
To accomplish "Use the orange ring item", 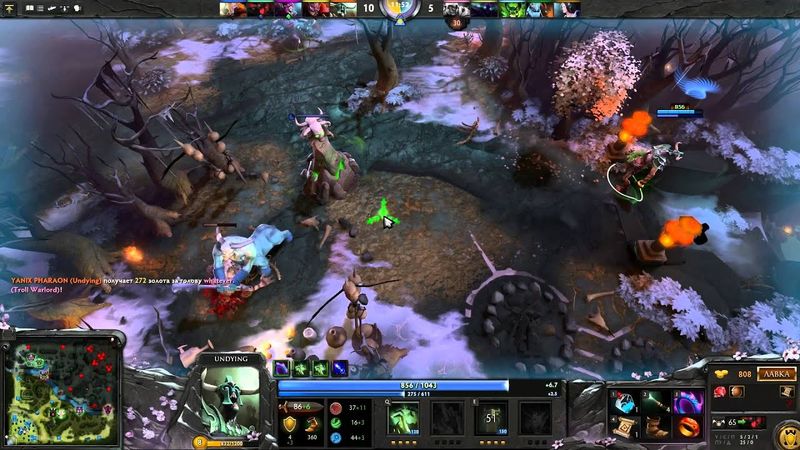I will coord(688,428).
